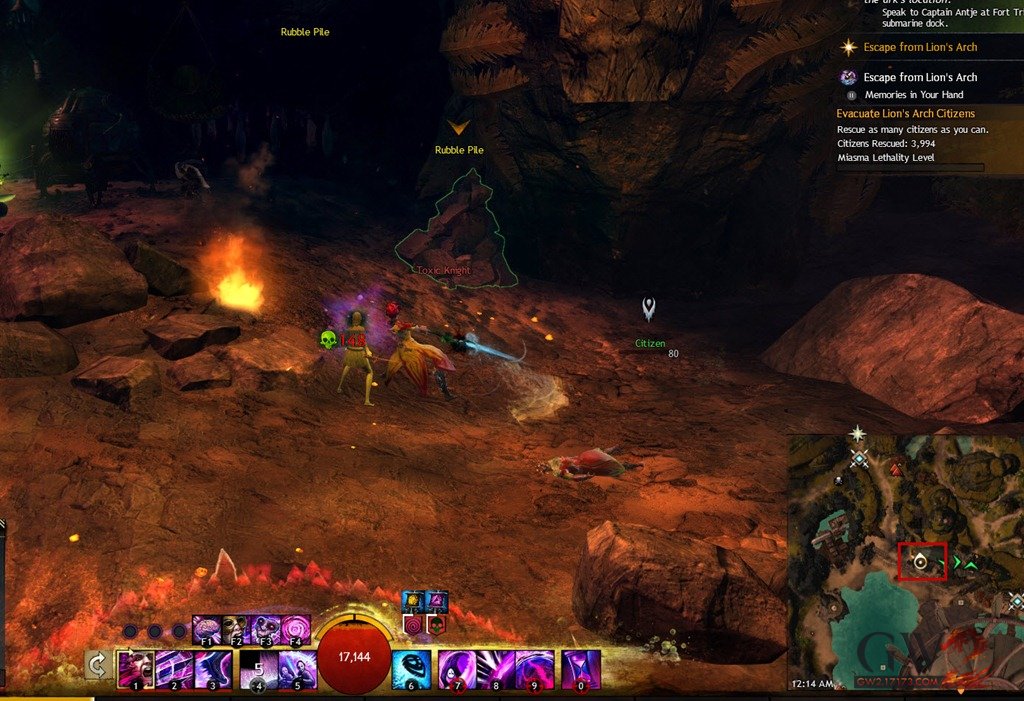Click the waypoint icon on the minimap
Image resolution: width=1024 pixels, height=701 pixels.
859,459
